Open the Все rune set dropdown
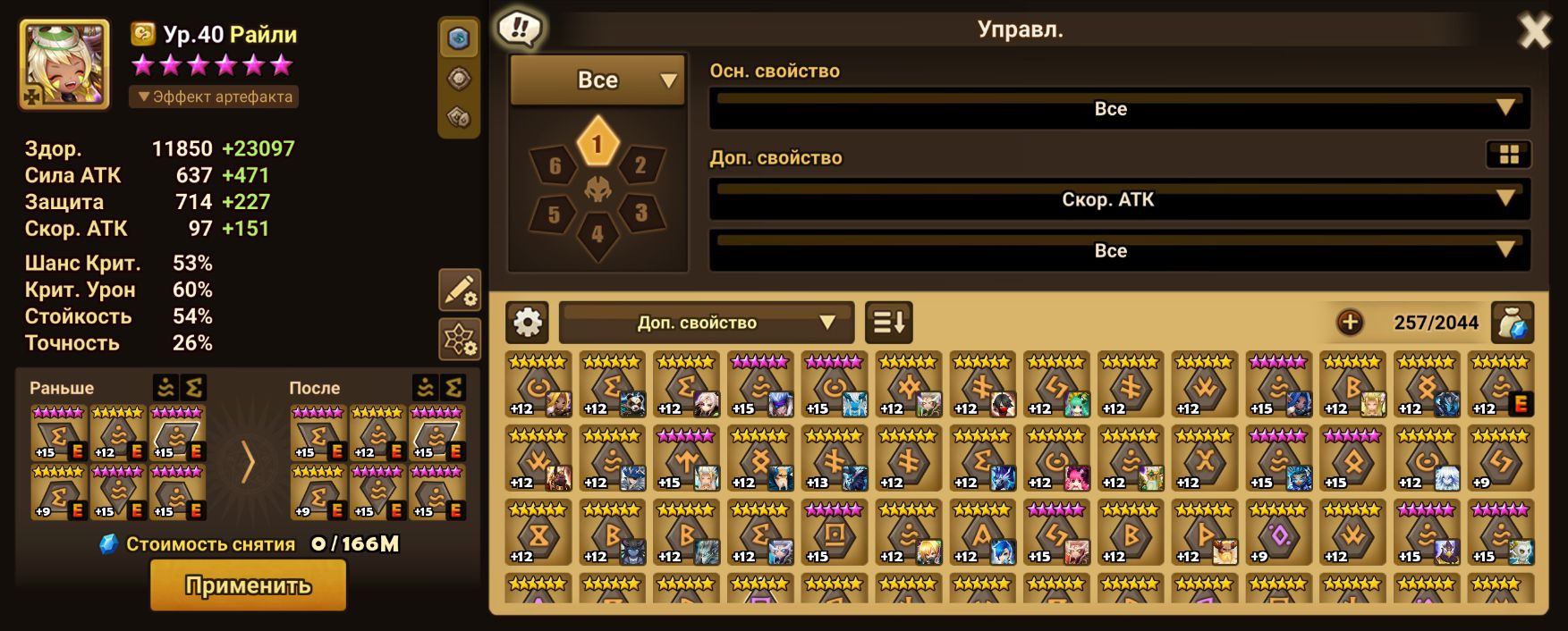 tap(598, 80)
